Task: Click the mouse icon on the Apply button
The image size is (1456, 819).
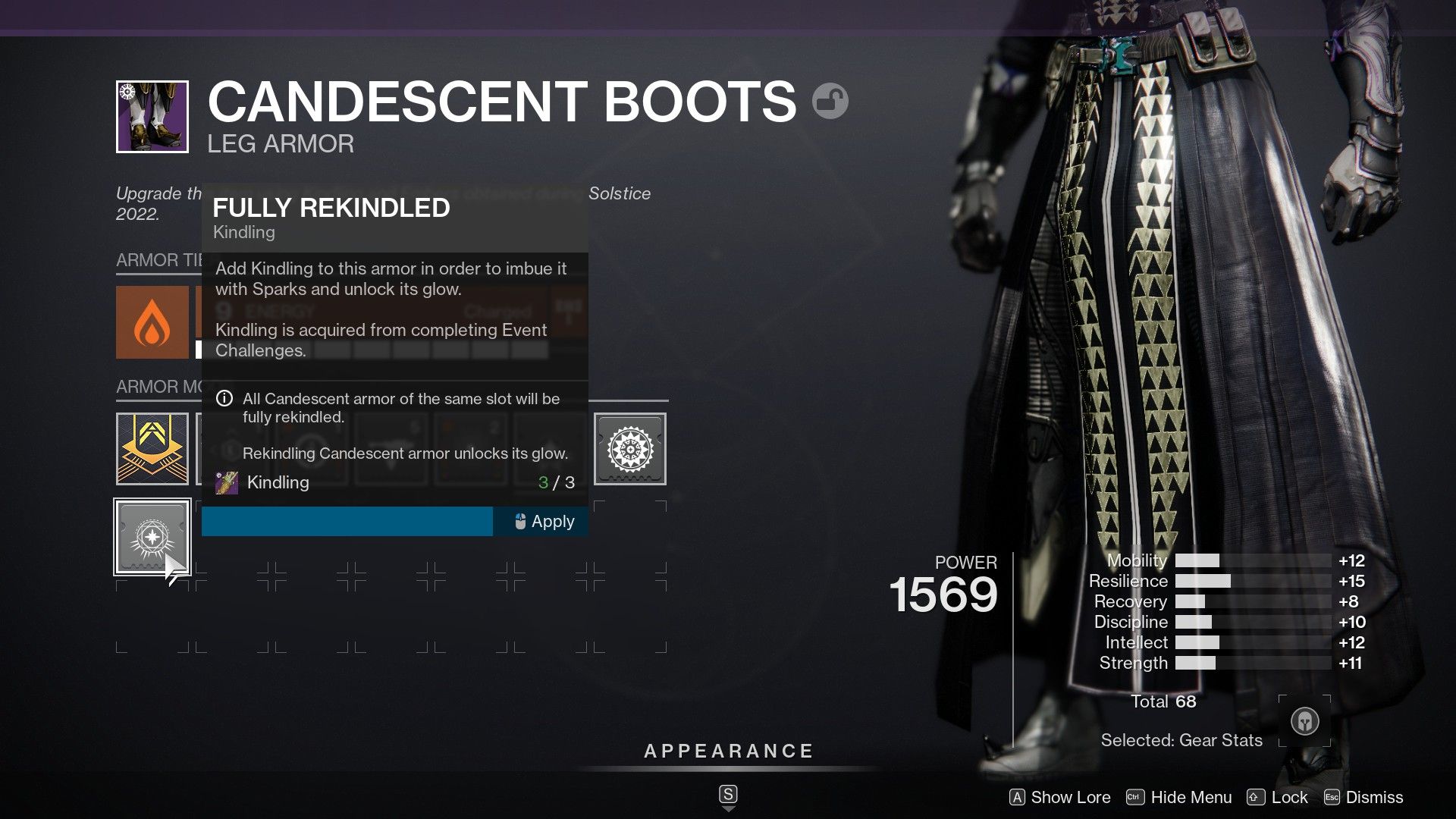Action: pos(519,521)
